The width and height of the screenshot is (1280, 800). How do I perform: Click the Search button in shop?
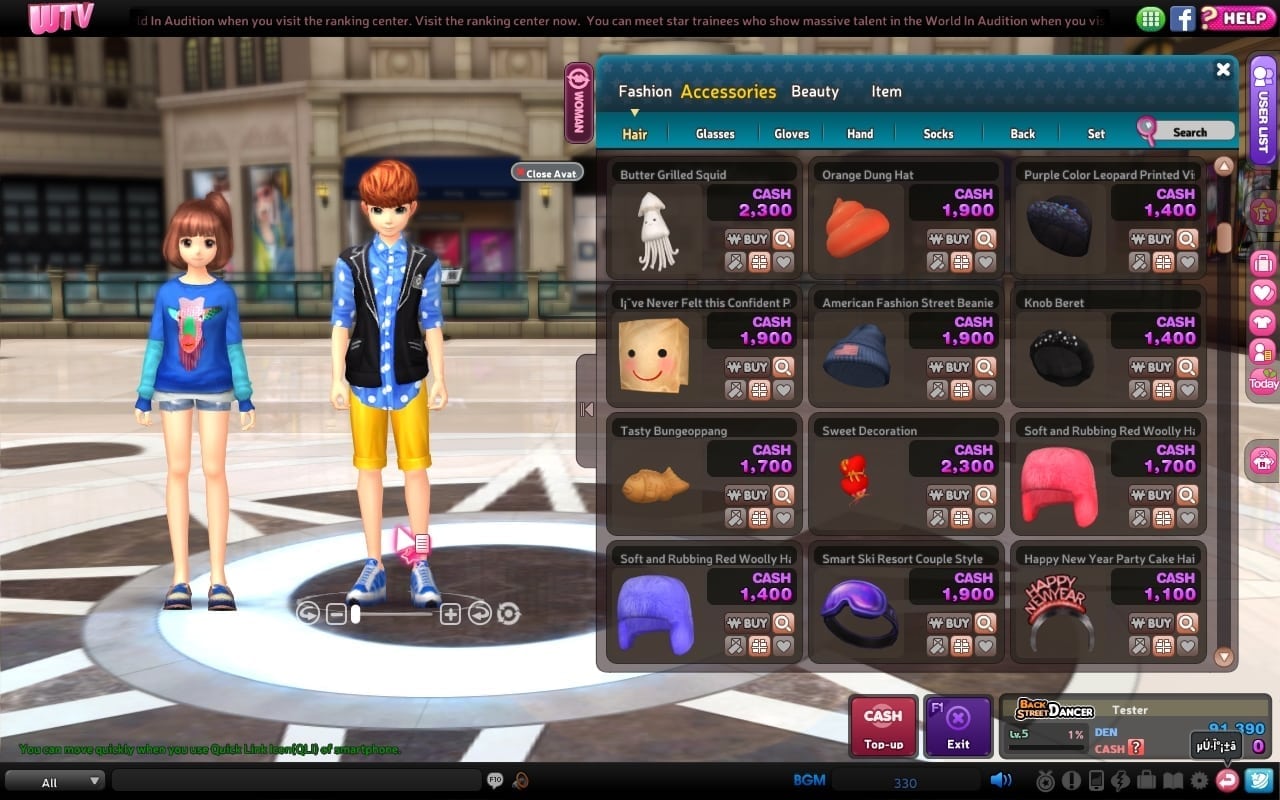[1186, 131]
